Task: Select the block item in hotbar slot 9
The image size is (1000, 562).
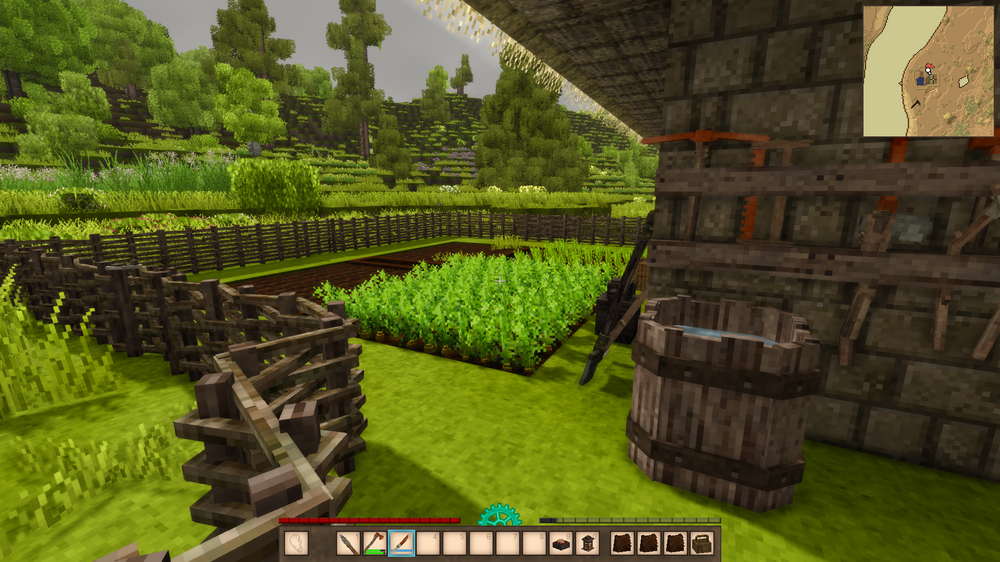Action: pyautogui.click(x=561, y=543)
